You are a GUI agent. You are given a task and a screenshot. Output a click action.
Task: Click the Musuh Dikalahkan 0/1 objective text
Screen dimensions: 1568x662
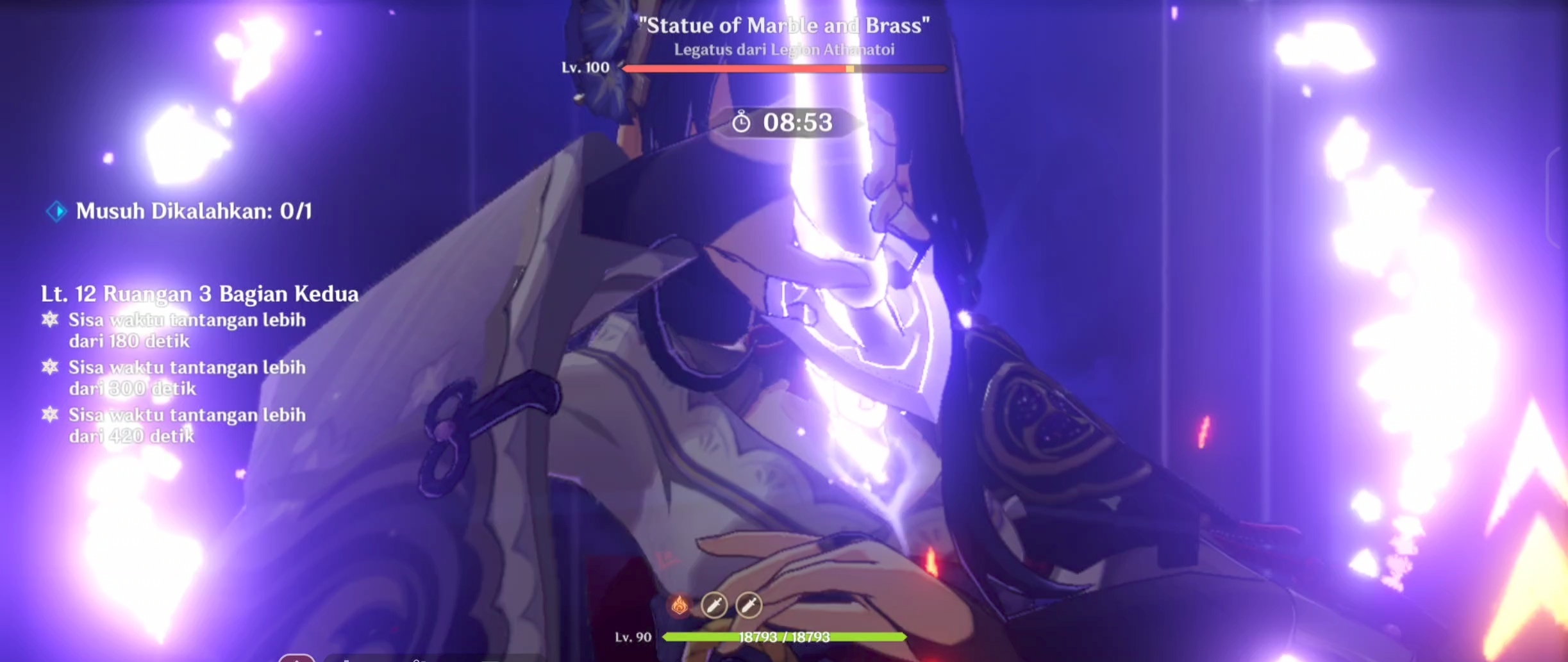coord(194,211)
